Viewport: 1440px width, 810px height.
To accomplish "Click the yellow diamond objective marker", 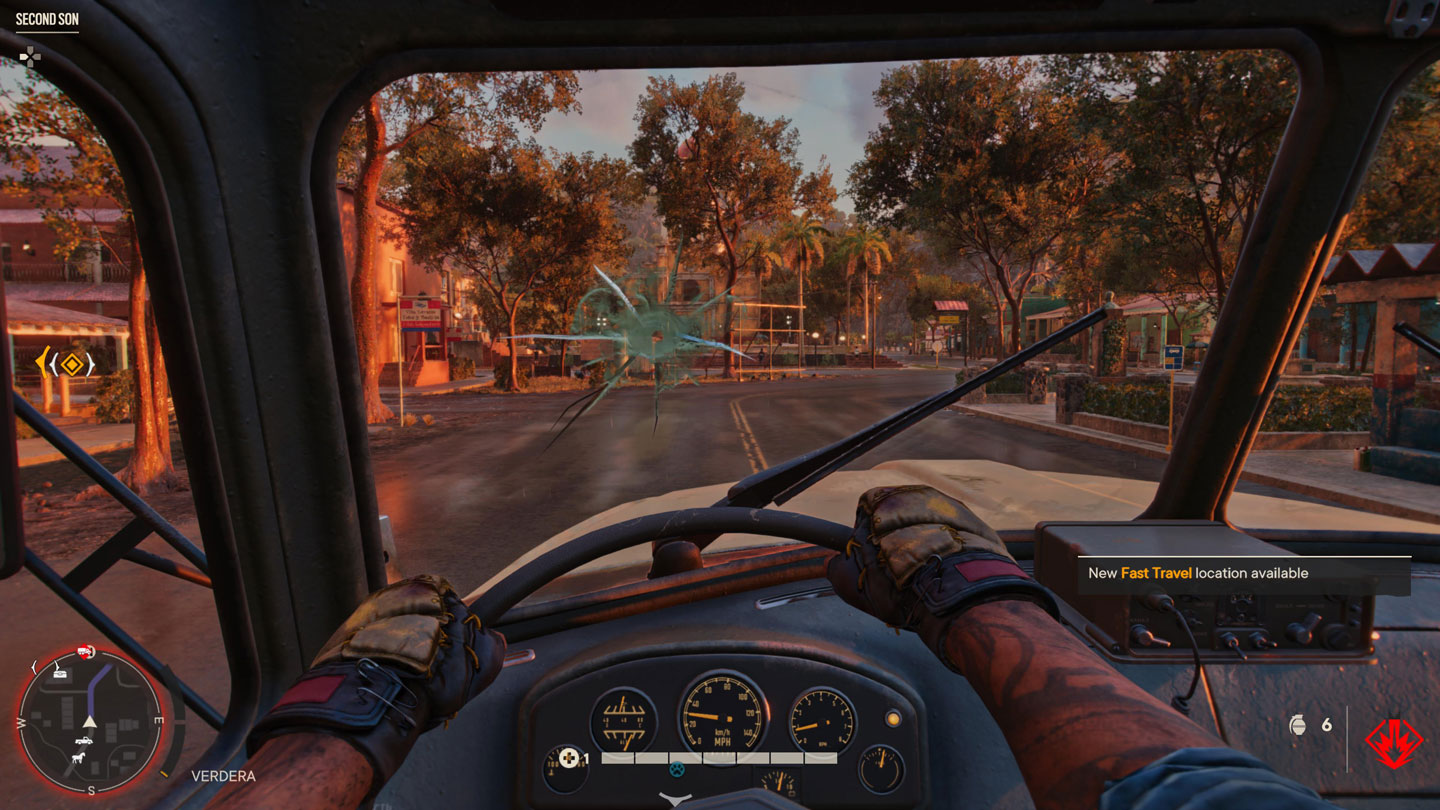I will pyautogui.click(x=69, y=364).
